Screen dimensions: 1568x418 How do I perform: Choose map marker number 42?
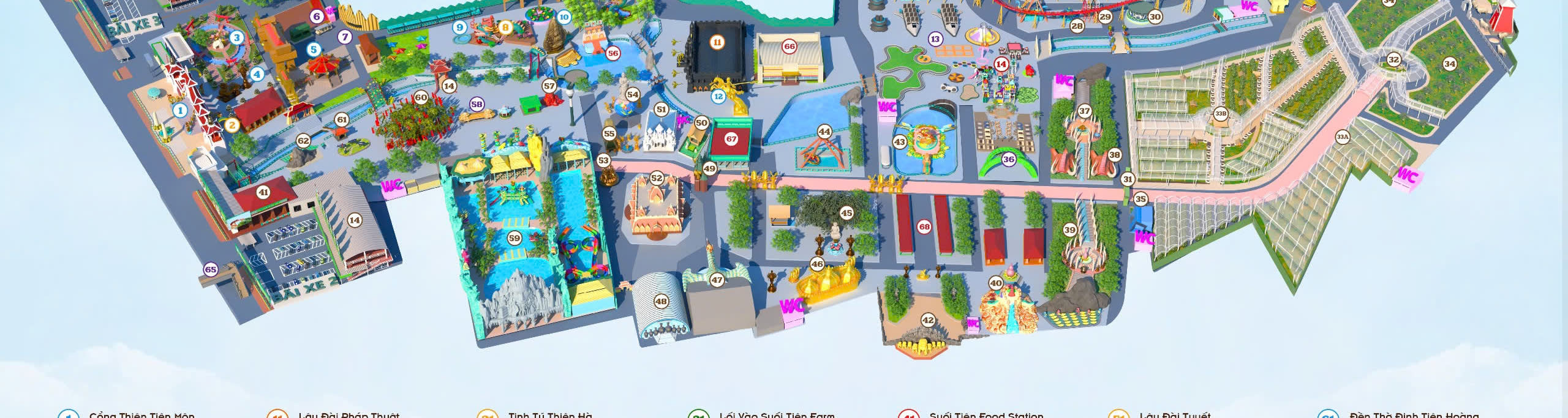(x=929, y=320)
